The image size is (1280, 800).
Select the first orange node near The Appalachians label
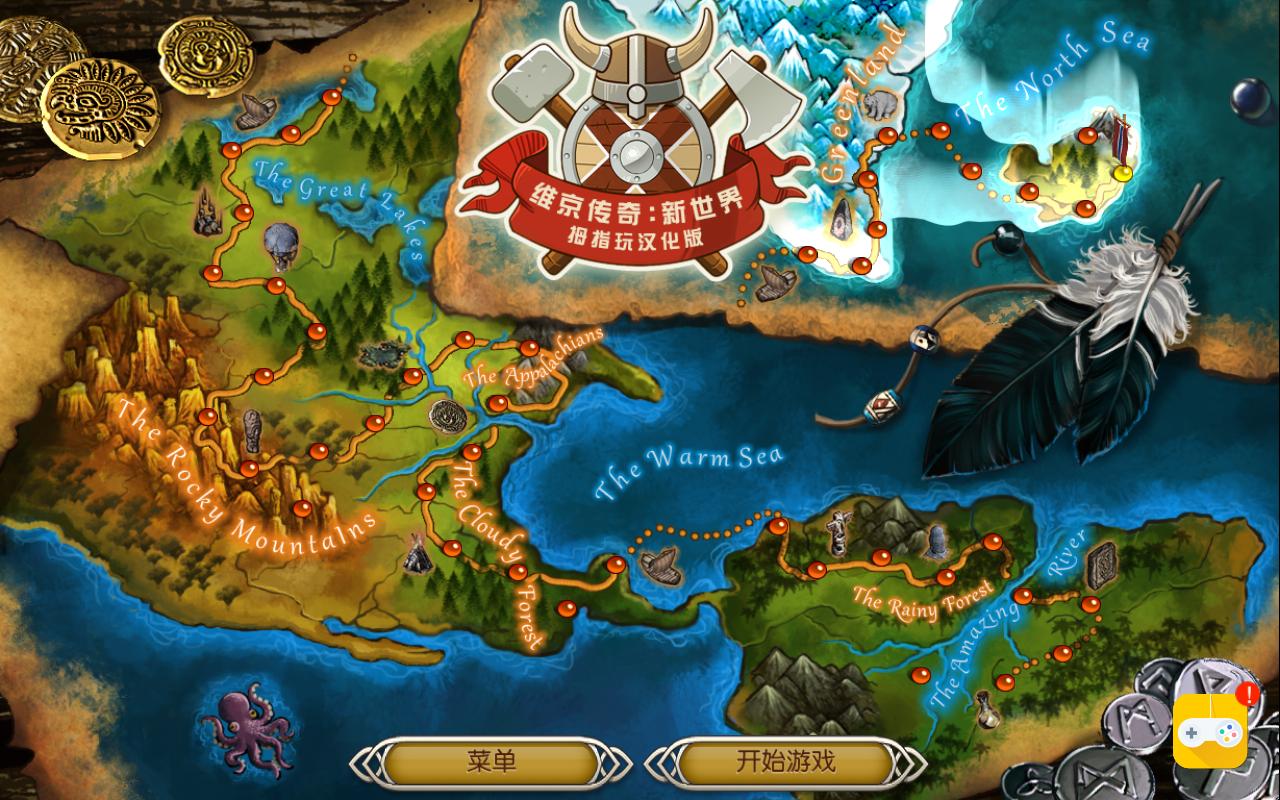(x=463, y=340)
